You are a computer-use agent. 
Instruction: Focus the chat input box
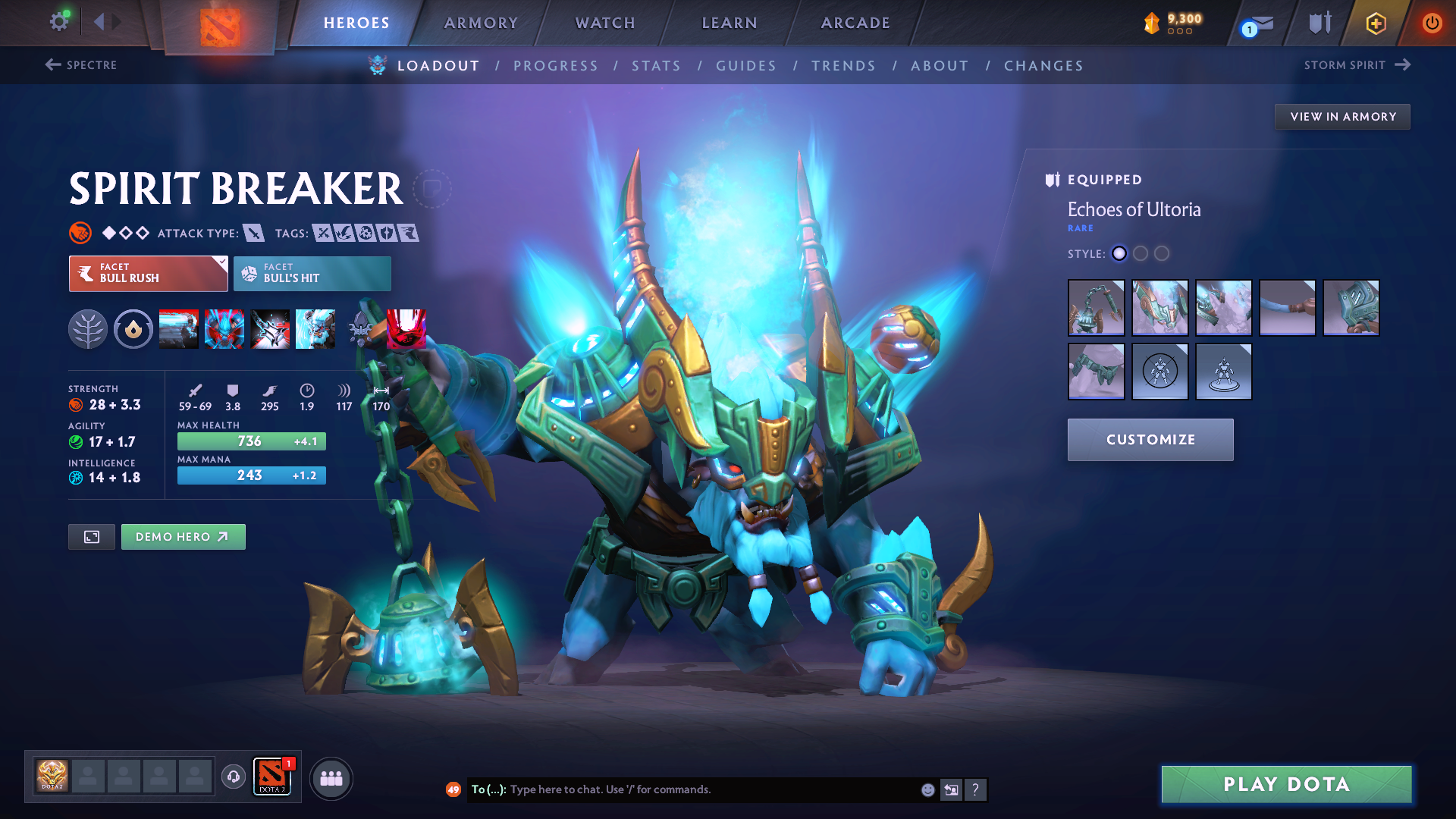pyautogui.click(x=705, y=789)
